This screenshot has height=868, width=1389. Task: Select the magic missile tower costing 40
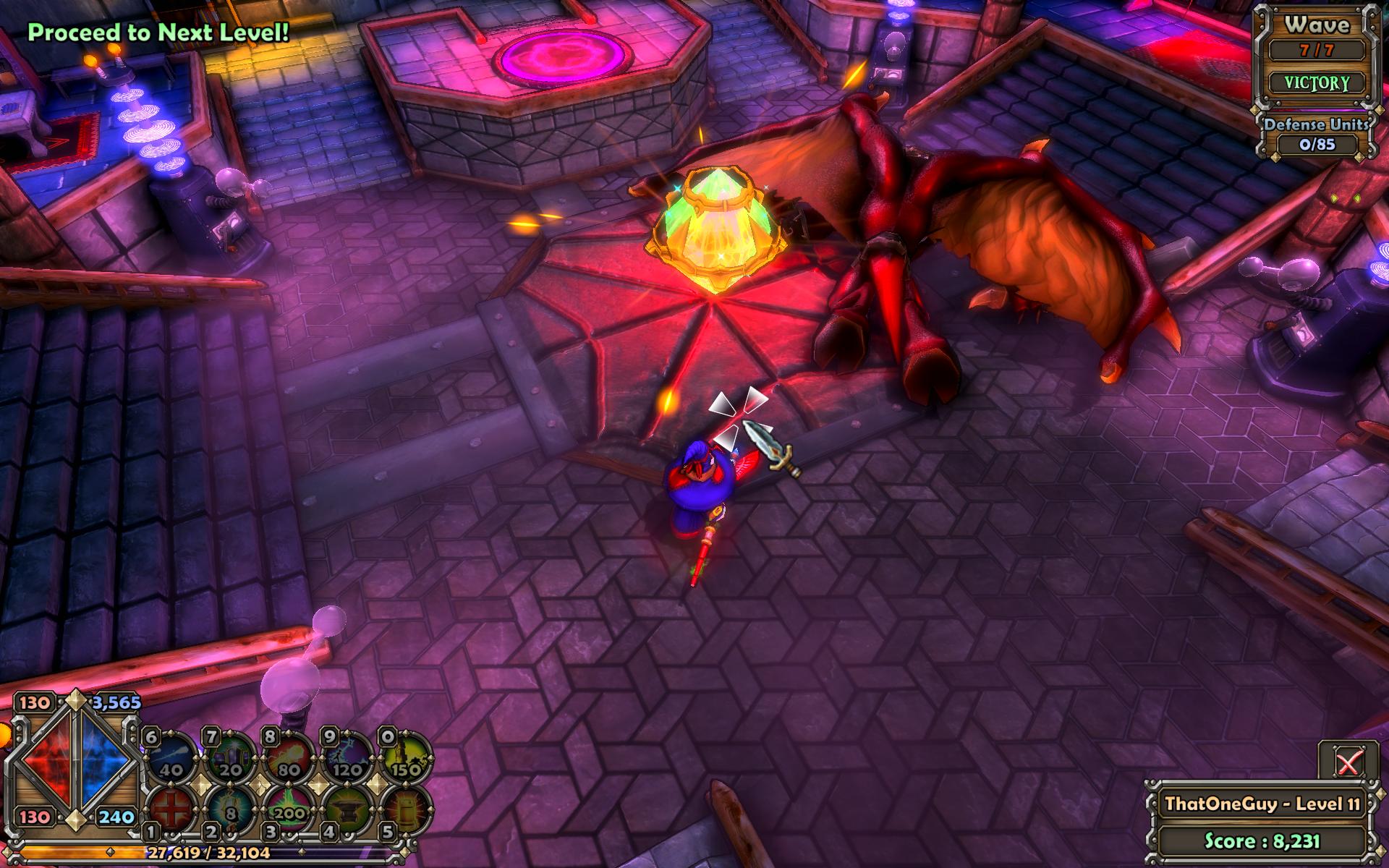tap(171, 759)
